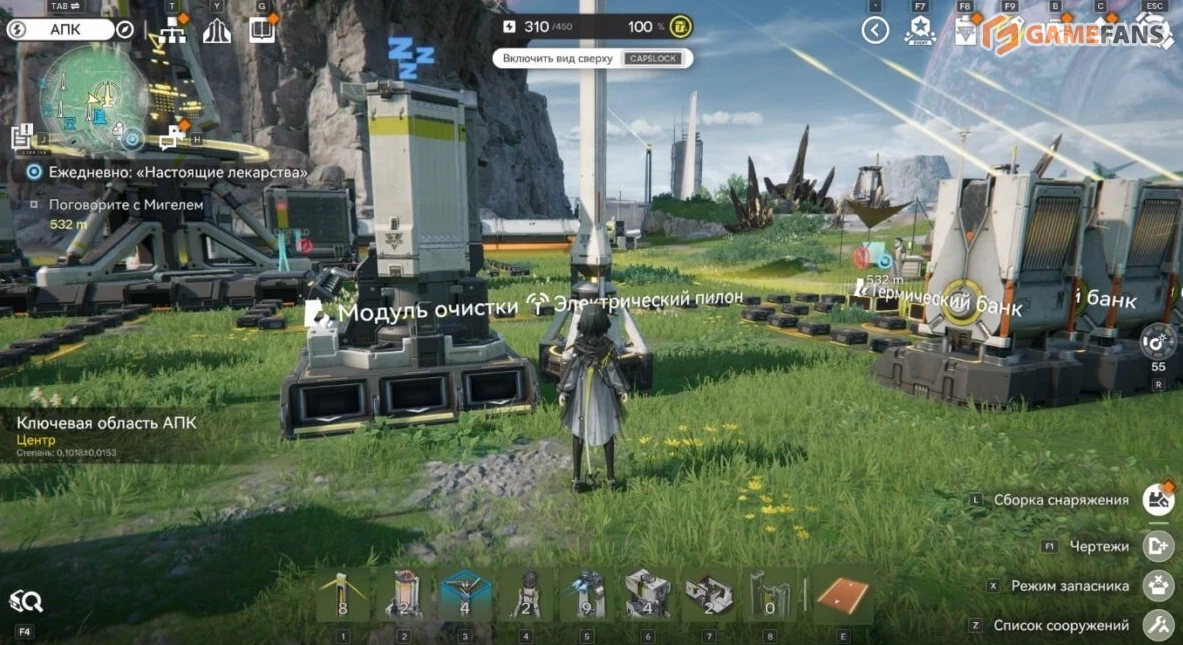The image size is (1183, 645).
Task: Activate Режим запасника storage mode
Action: pos(1158,585)
